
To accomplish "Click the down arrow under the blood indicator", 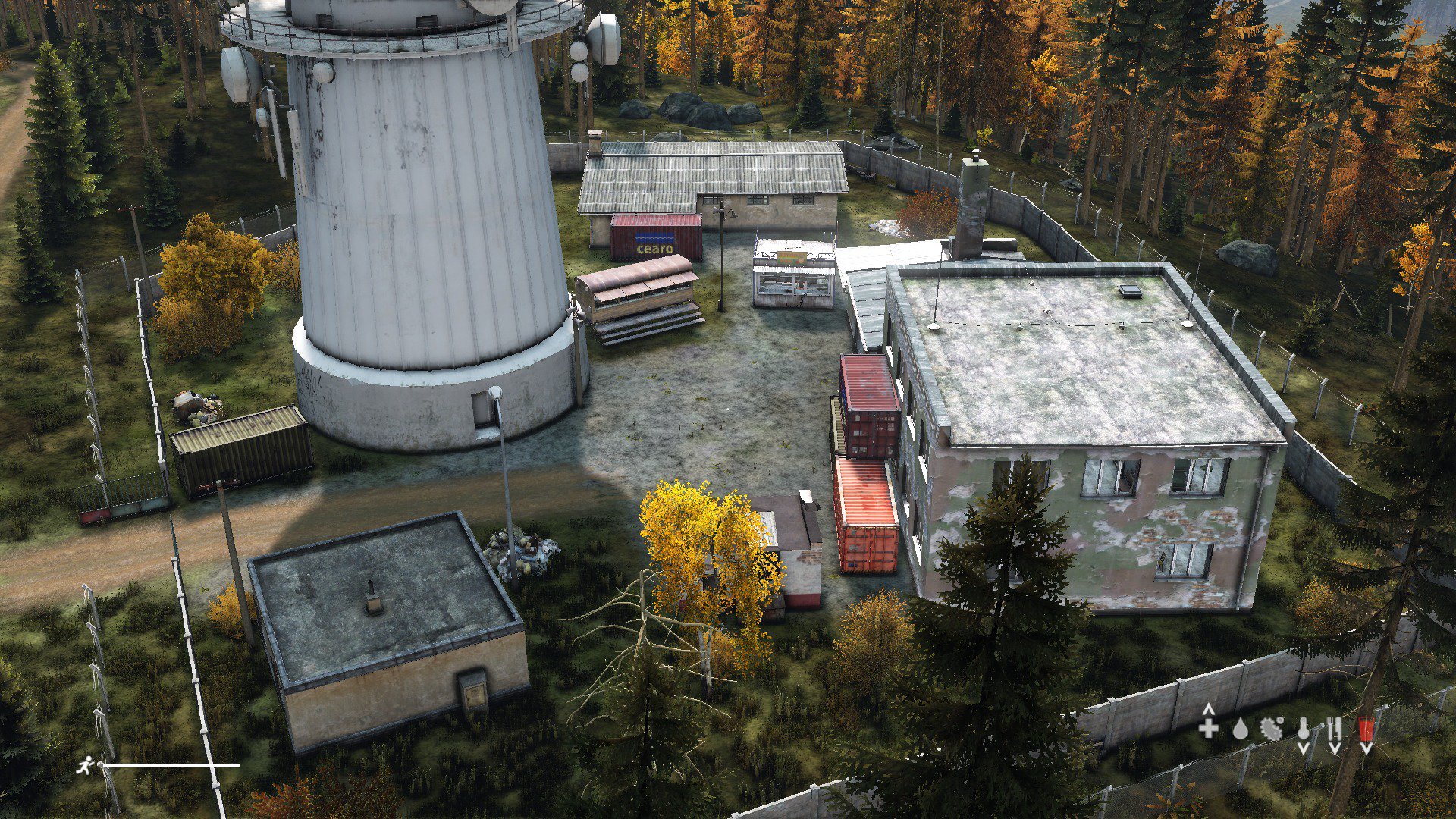I will [1365, 748].
